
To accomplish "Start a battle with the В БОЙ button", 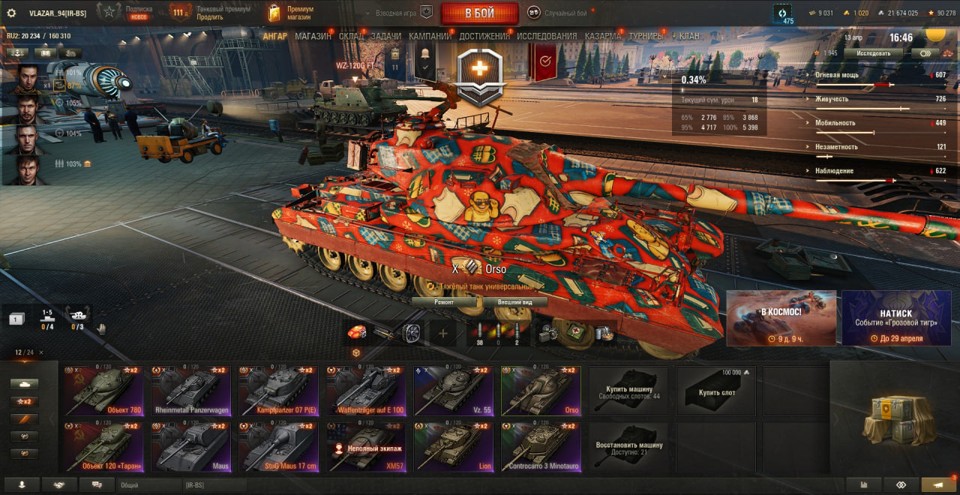I will tap(478, 13).
